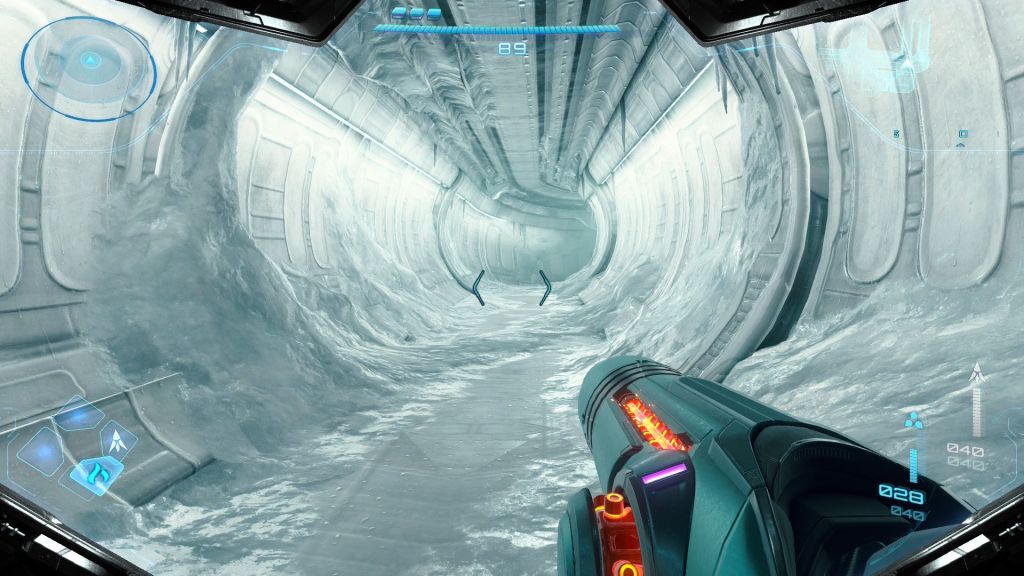Image resolution: width=1024 pixels, height=576 pixels.
Task: Select the white missile icon above the gauge
Action: click(x=977, y=375)
